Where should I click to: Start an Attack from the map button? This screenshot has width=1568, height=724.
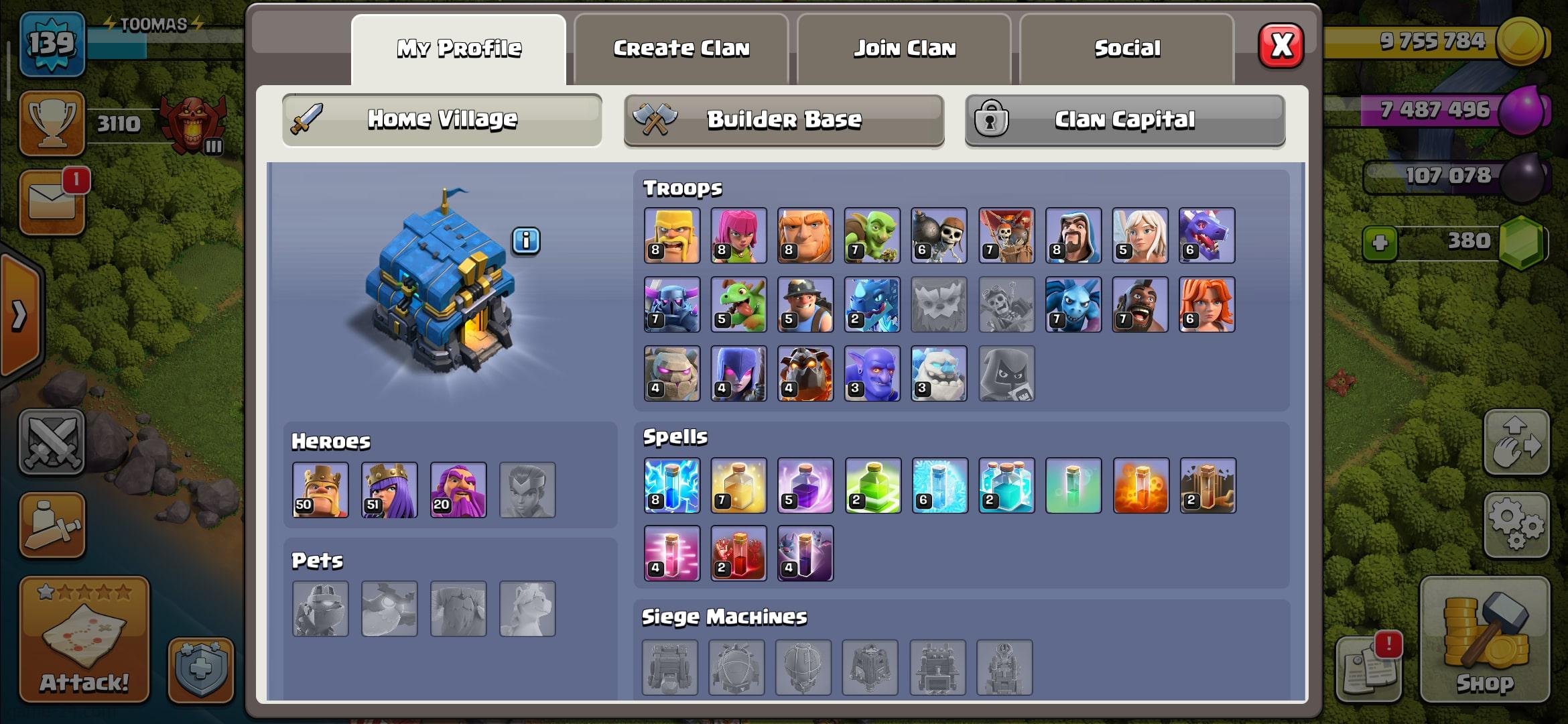tap(84, 640)
